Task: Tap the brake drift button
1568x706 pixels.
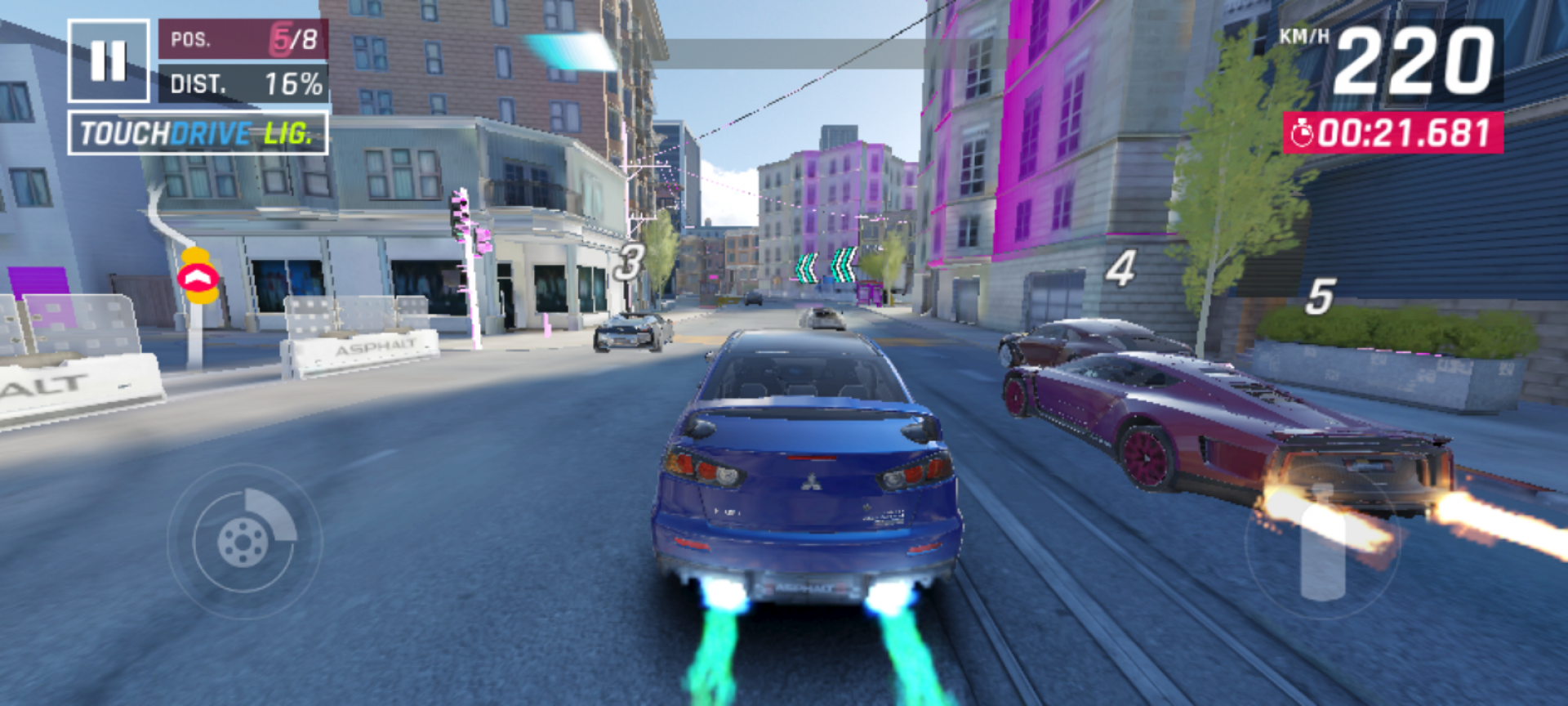Action: [244, 540]
